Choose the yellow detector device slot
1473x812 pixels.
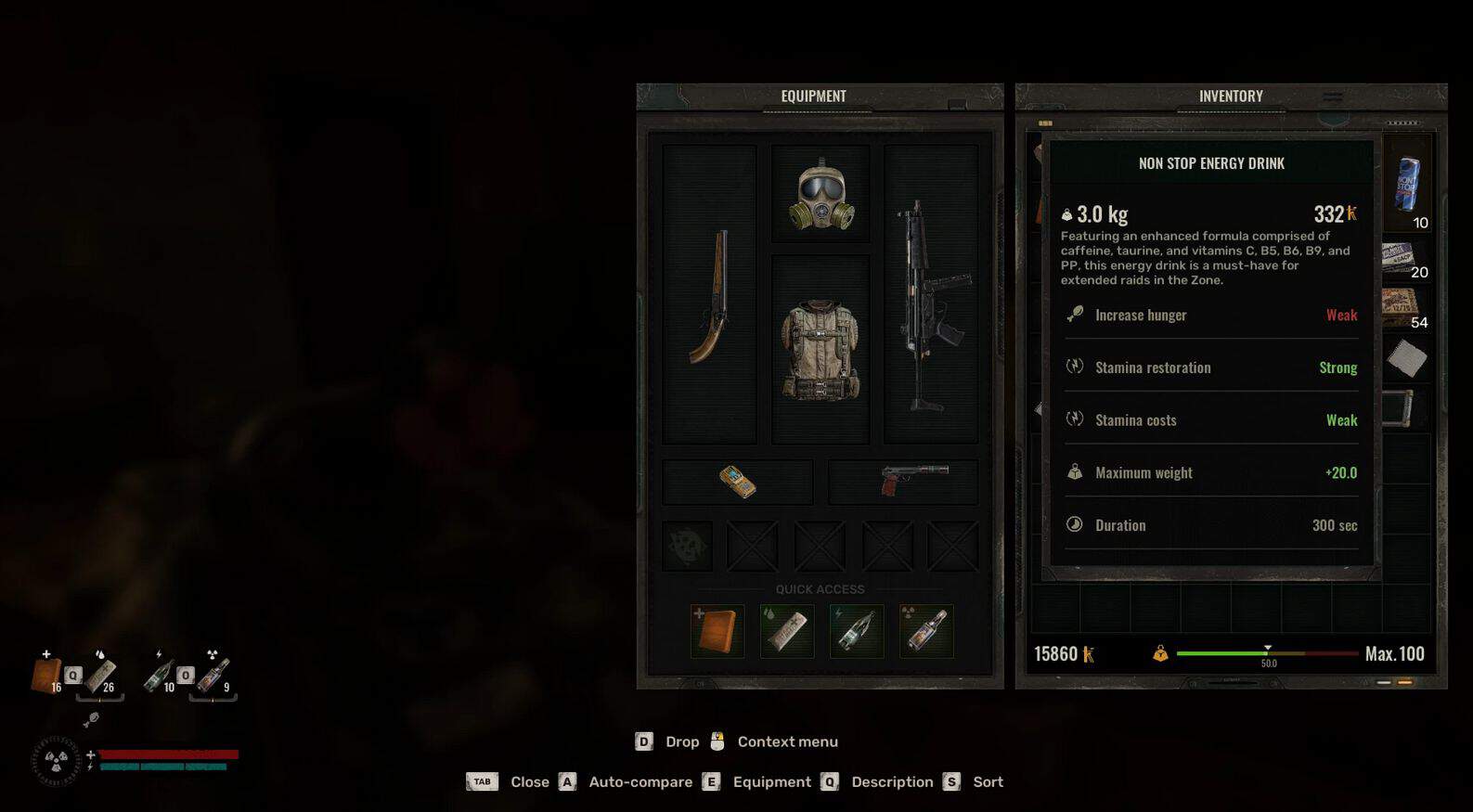click(738, 482)
